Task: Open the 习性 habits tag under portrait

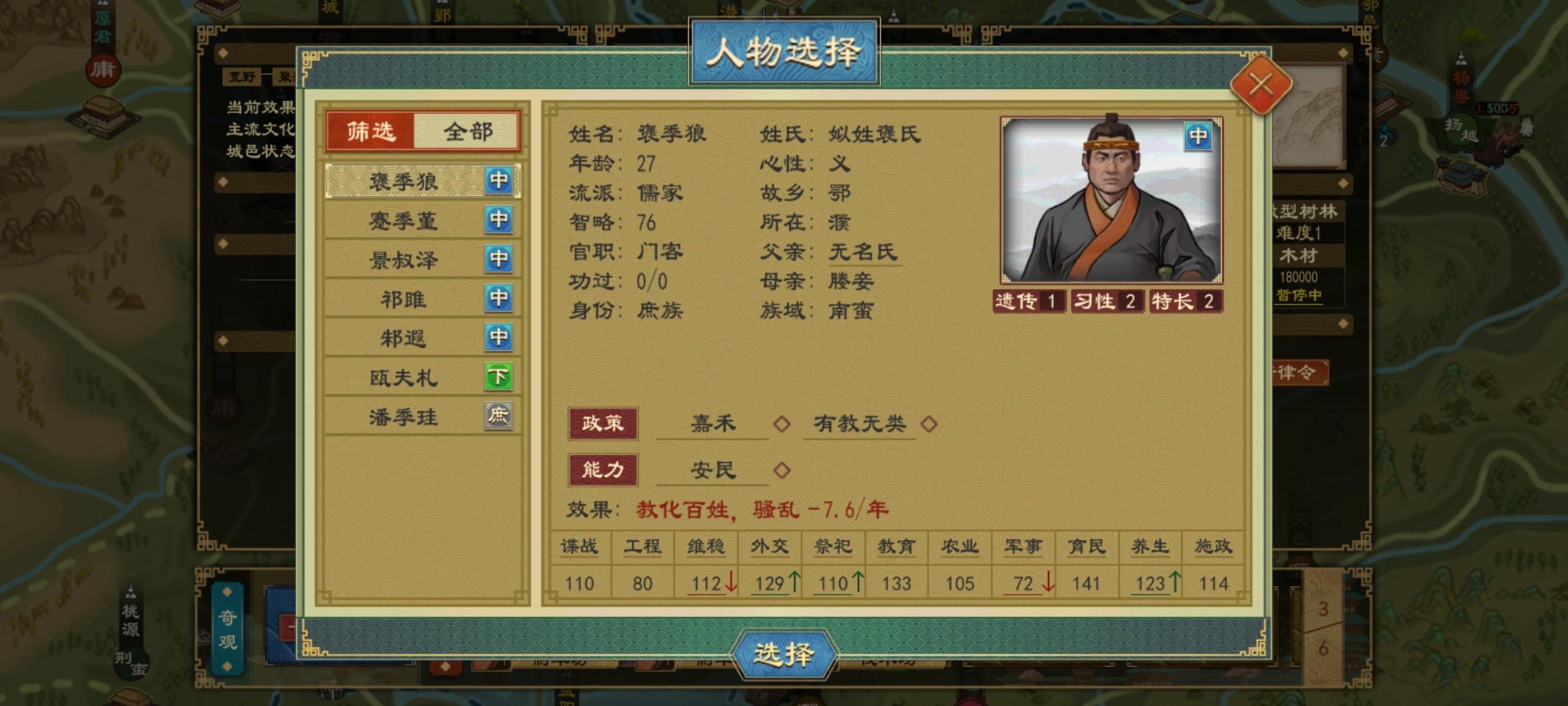Action: click(1107, 302)
